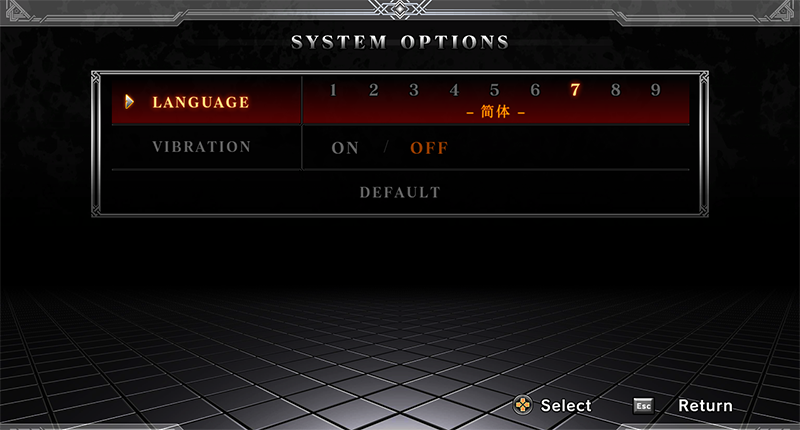Select the LANGUAGE option row
The height and width of the screenshot is (430, 800).
[200, 102]
